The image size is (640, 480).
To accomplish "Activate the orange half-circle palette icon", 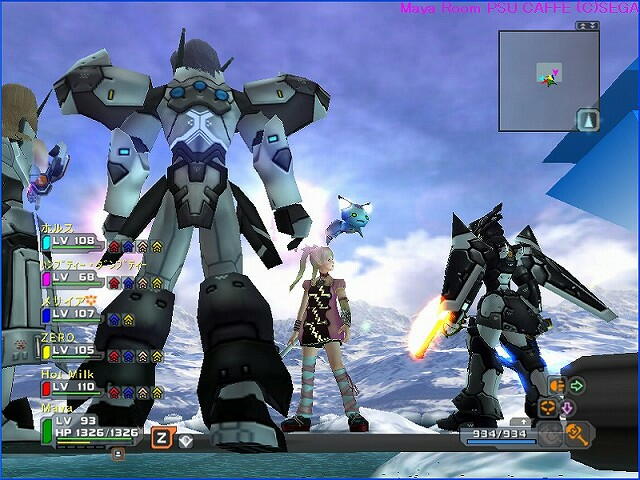I will (557, 385).
